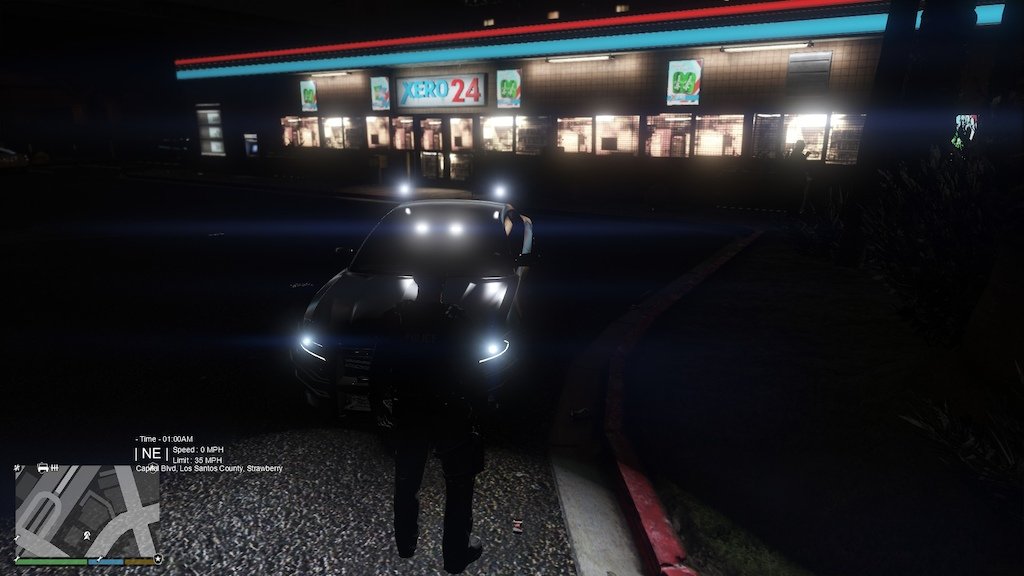Click the NE compass heading indicator
The height and width of the screenshot is (576, 1024).
click(151, 453)
